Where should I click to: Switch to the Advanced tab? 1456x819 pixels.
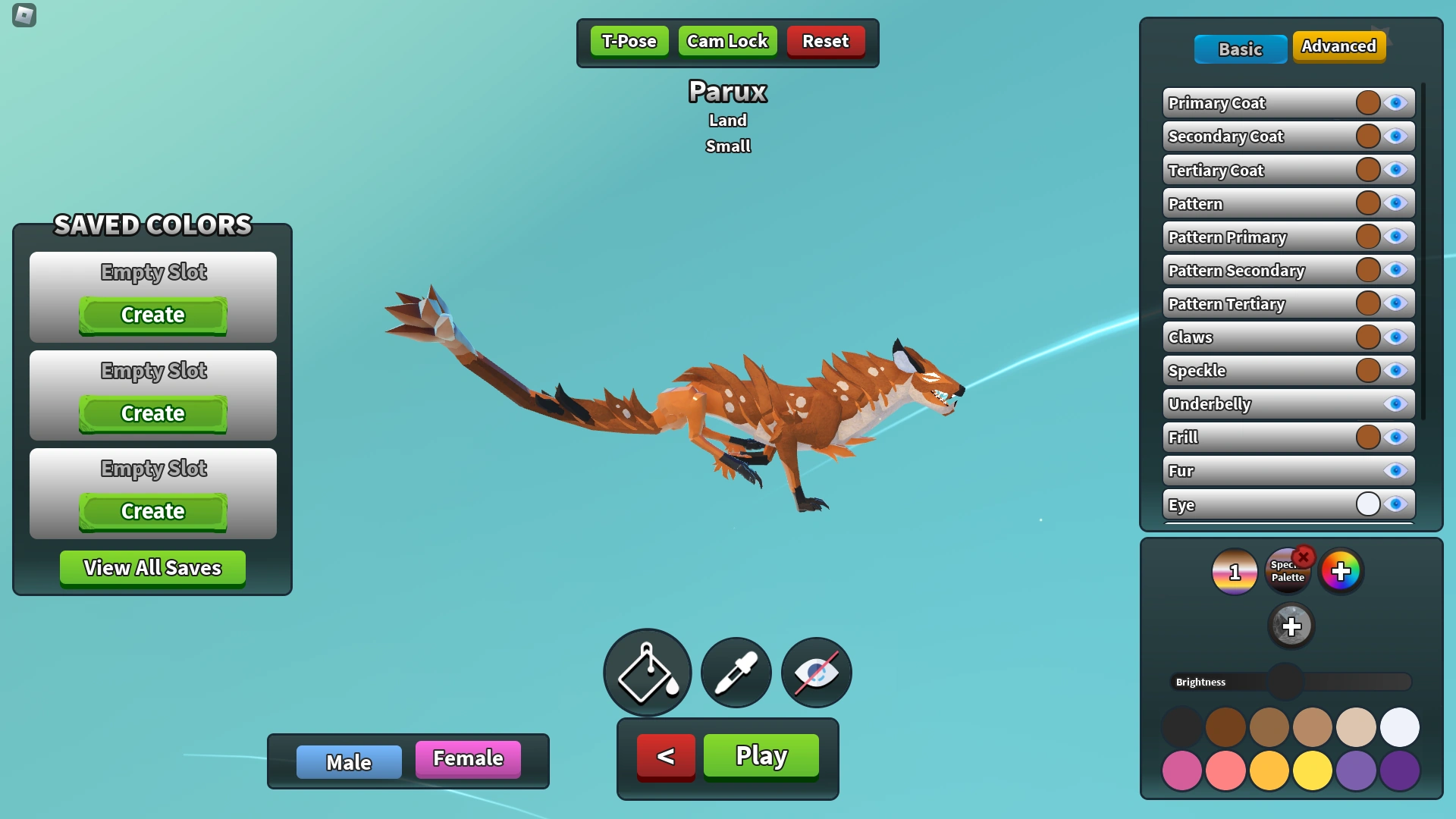click(1339, 46)
